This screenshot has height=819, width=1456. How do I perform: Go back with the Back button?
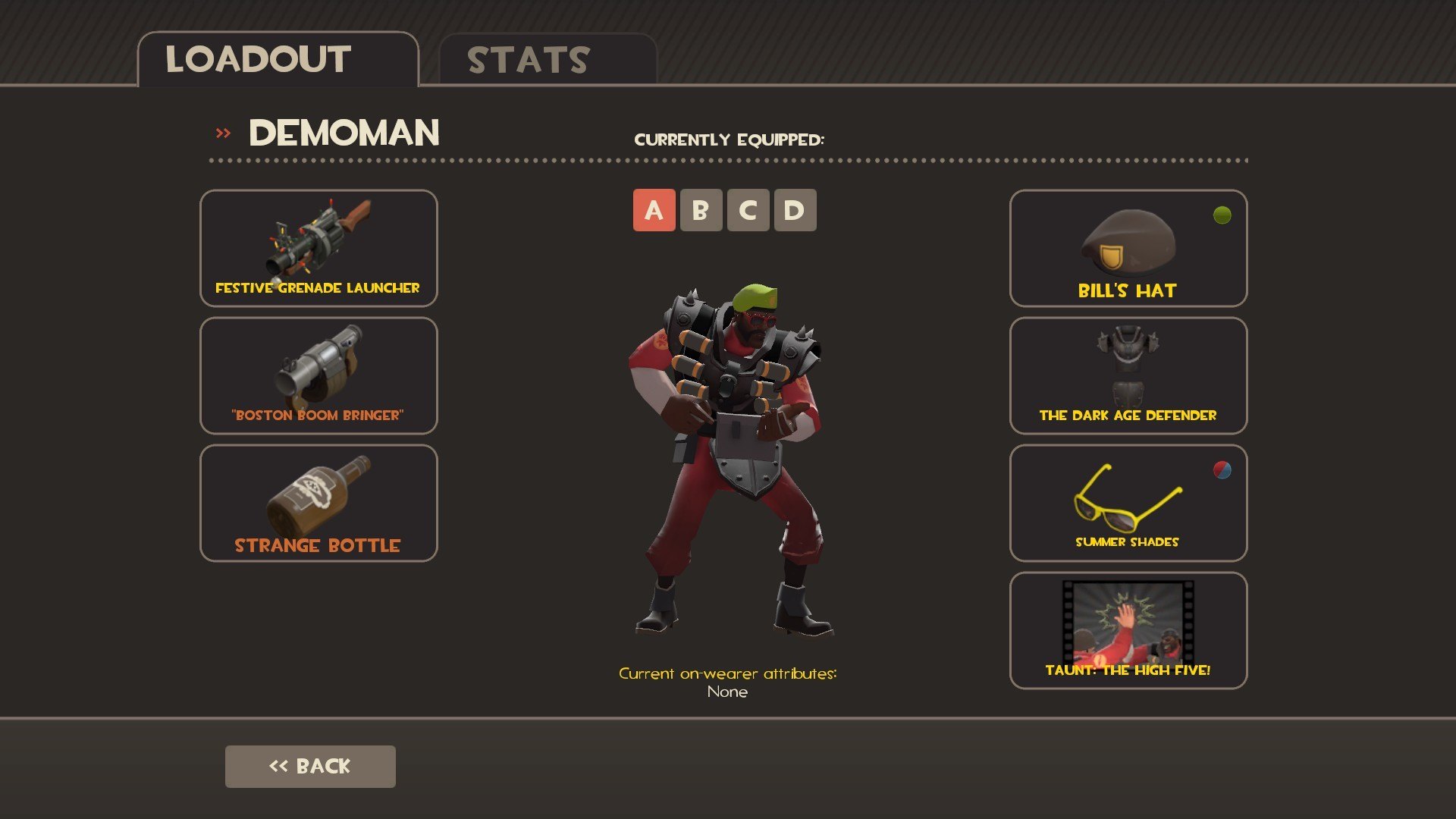tap(310, 766)
